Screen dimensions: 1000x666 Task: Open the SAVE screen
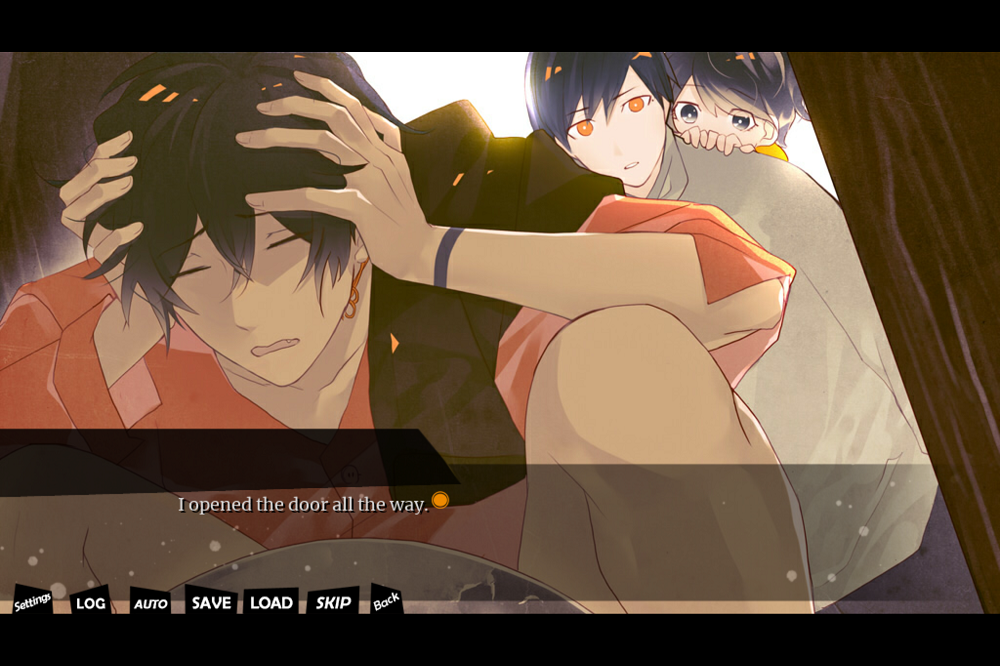[x=211, y=602]
